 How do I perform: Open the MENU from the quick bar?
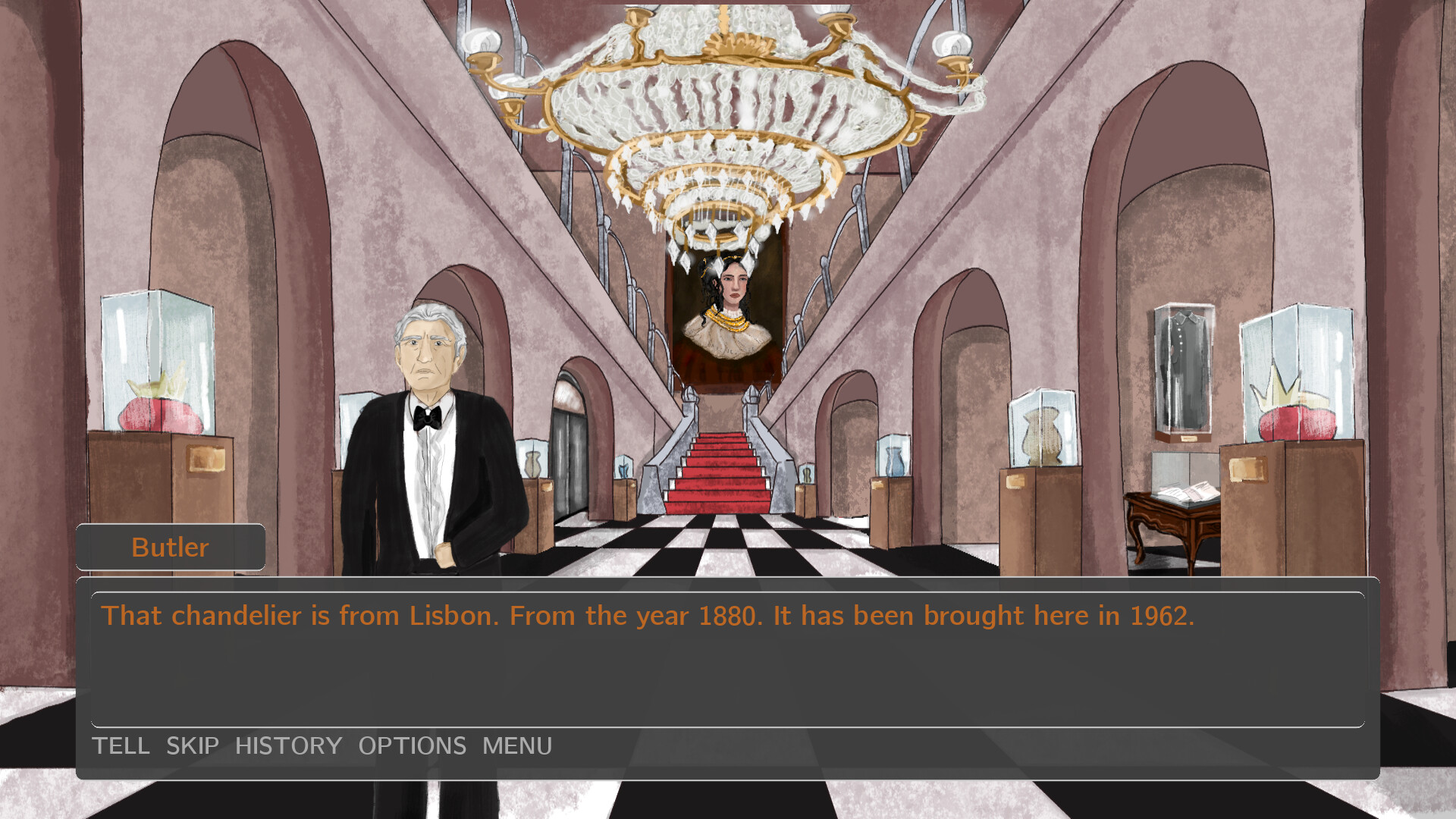516,745
